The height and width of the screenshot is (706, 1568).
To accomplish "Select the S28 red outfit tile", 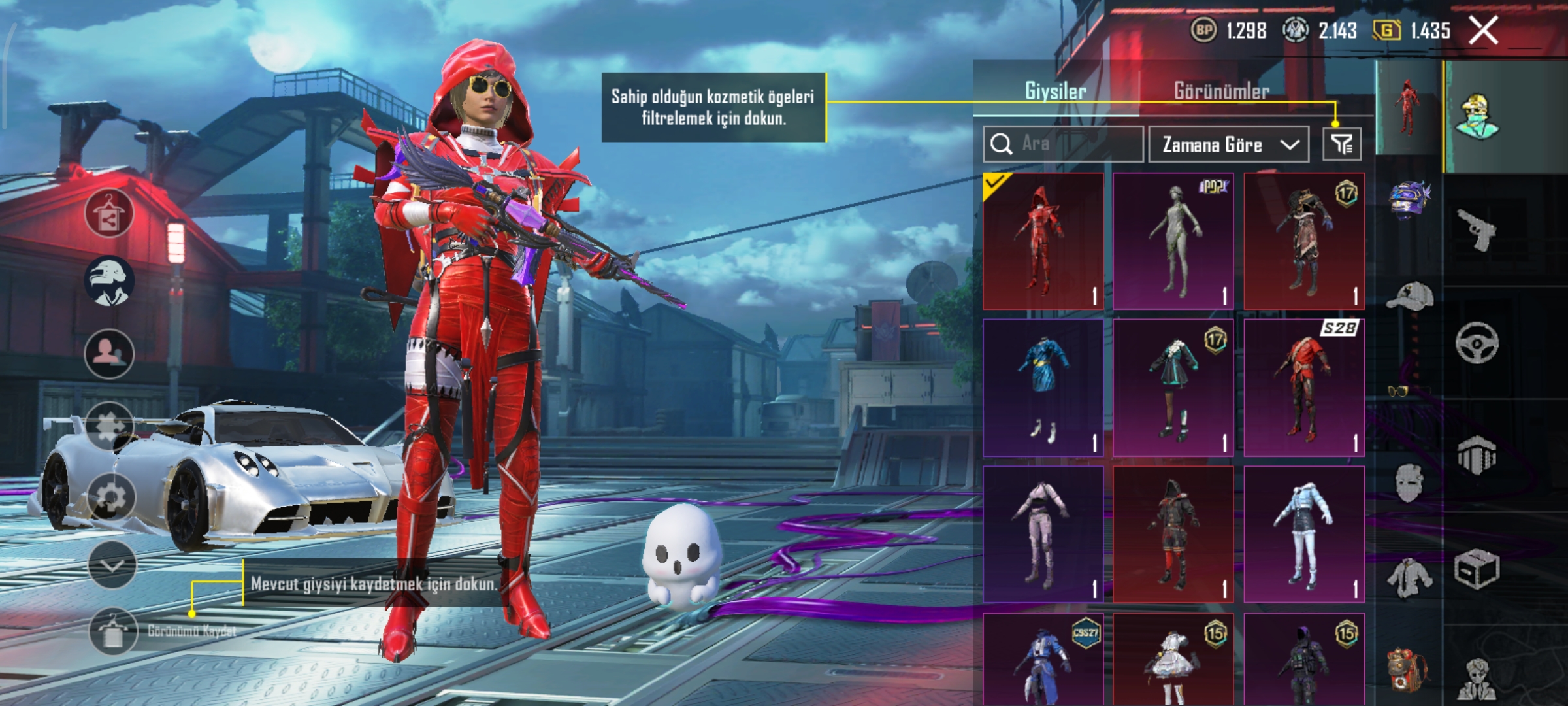I will click(x=1304, y=388).
